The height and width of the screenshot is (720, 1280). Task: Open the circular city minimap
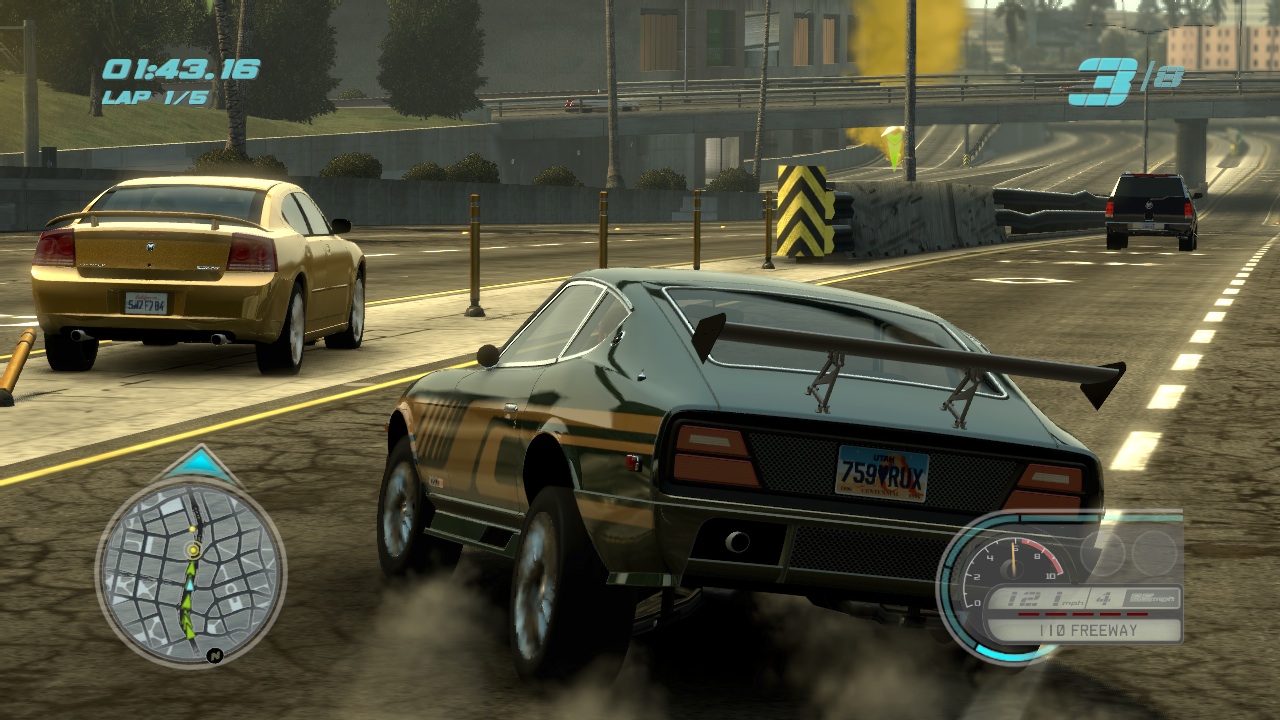pos(190,571)
